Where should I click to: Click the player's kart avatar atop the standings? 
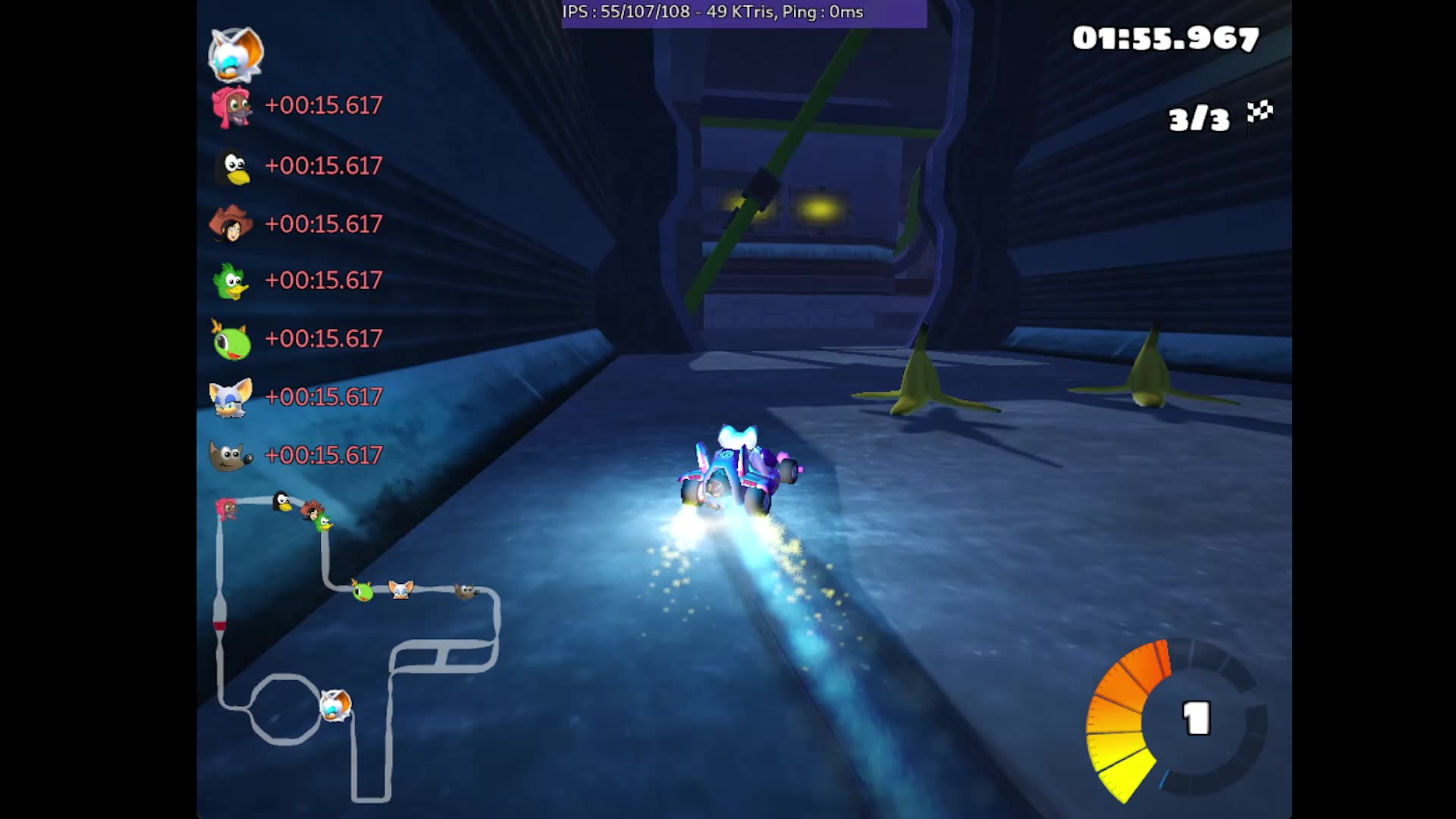tap(235, 53)
